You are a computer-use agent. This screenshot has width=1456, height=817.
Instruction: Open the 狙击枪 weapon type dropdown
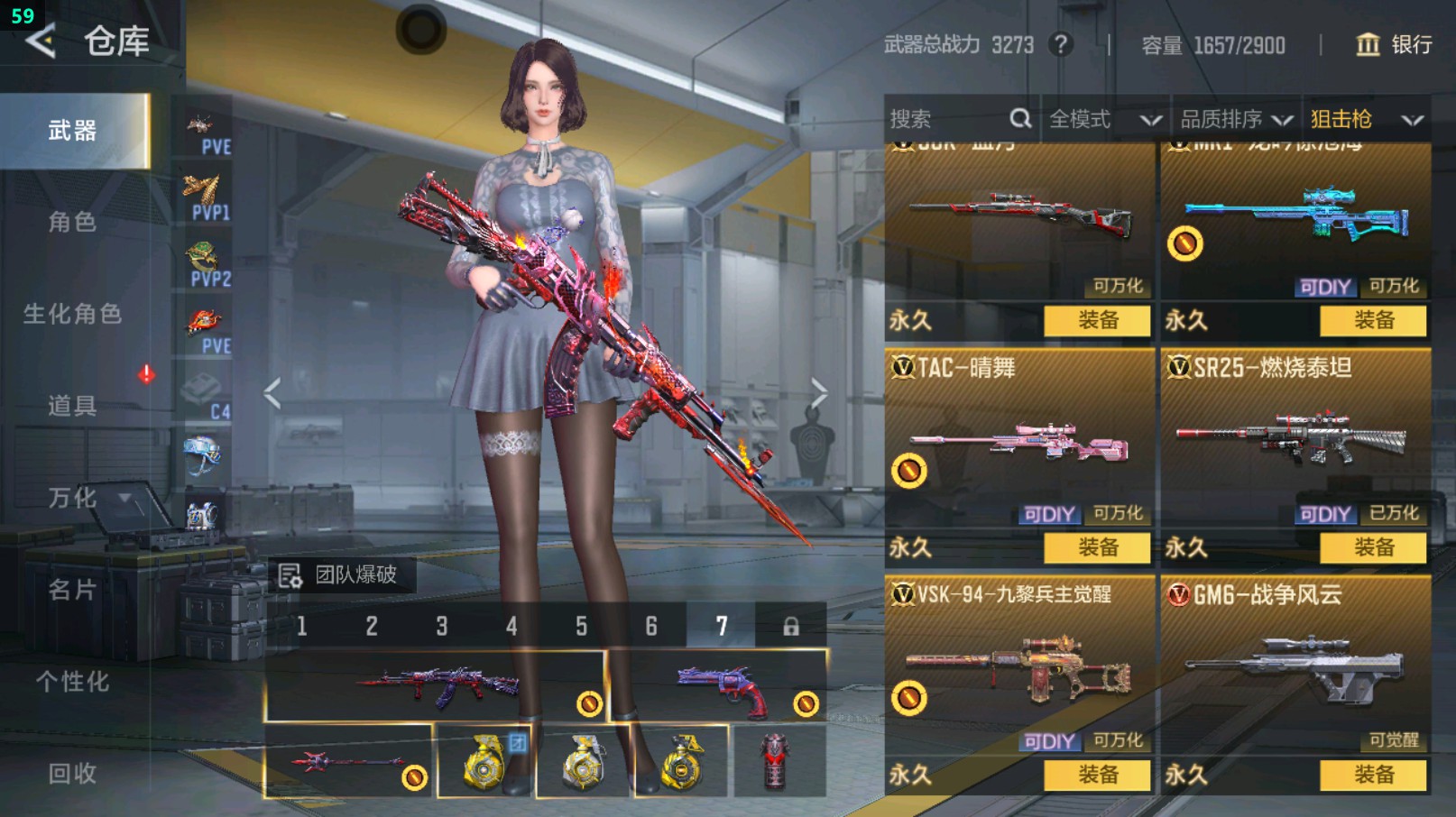(1366, 119)
